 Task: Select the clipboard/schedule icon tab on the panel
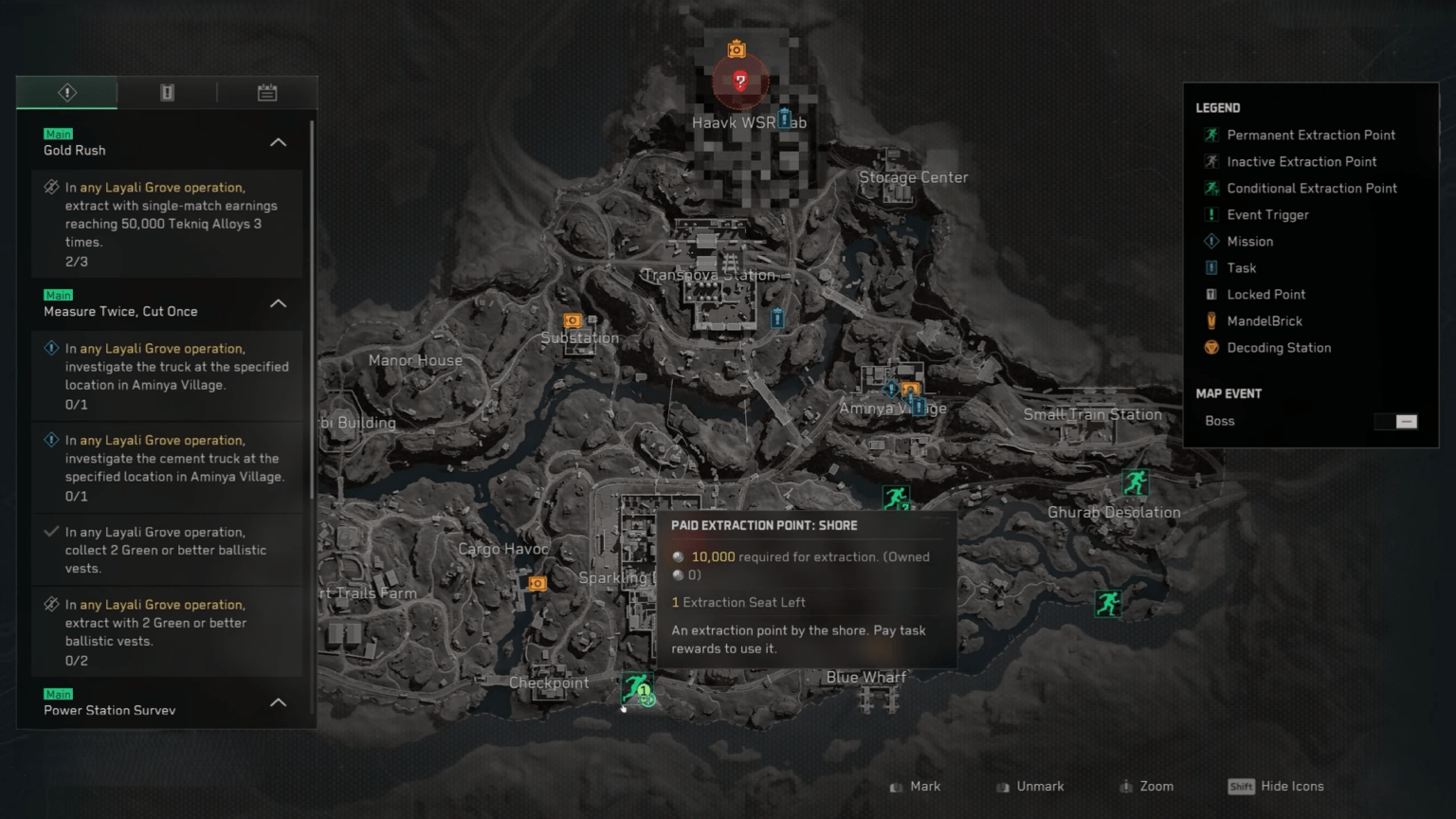coord(266,92)
